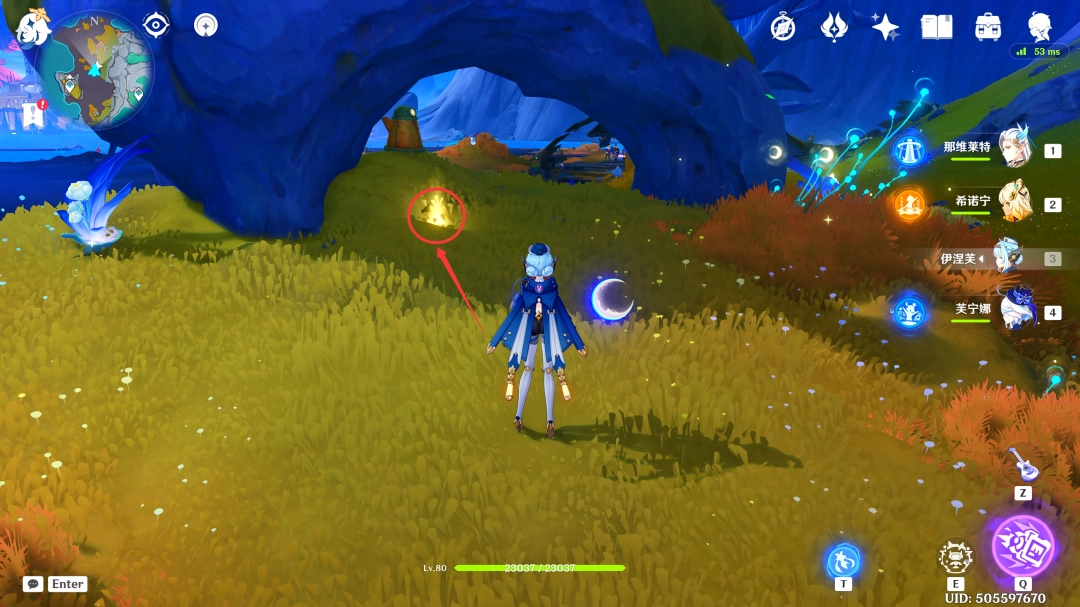This screenshot has height=607, width=1080.
Task: Switch to party member 芙宁娜
Action: pos(1017,311)
